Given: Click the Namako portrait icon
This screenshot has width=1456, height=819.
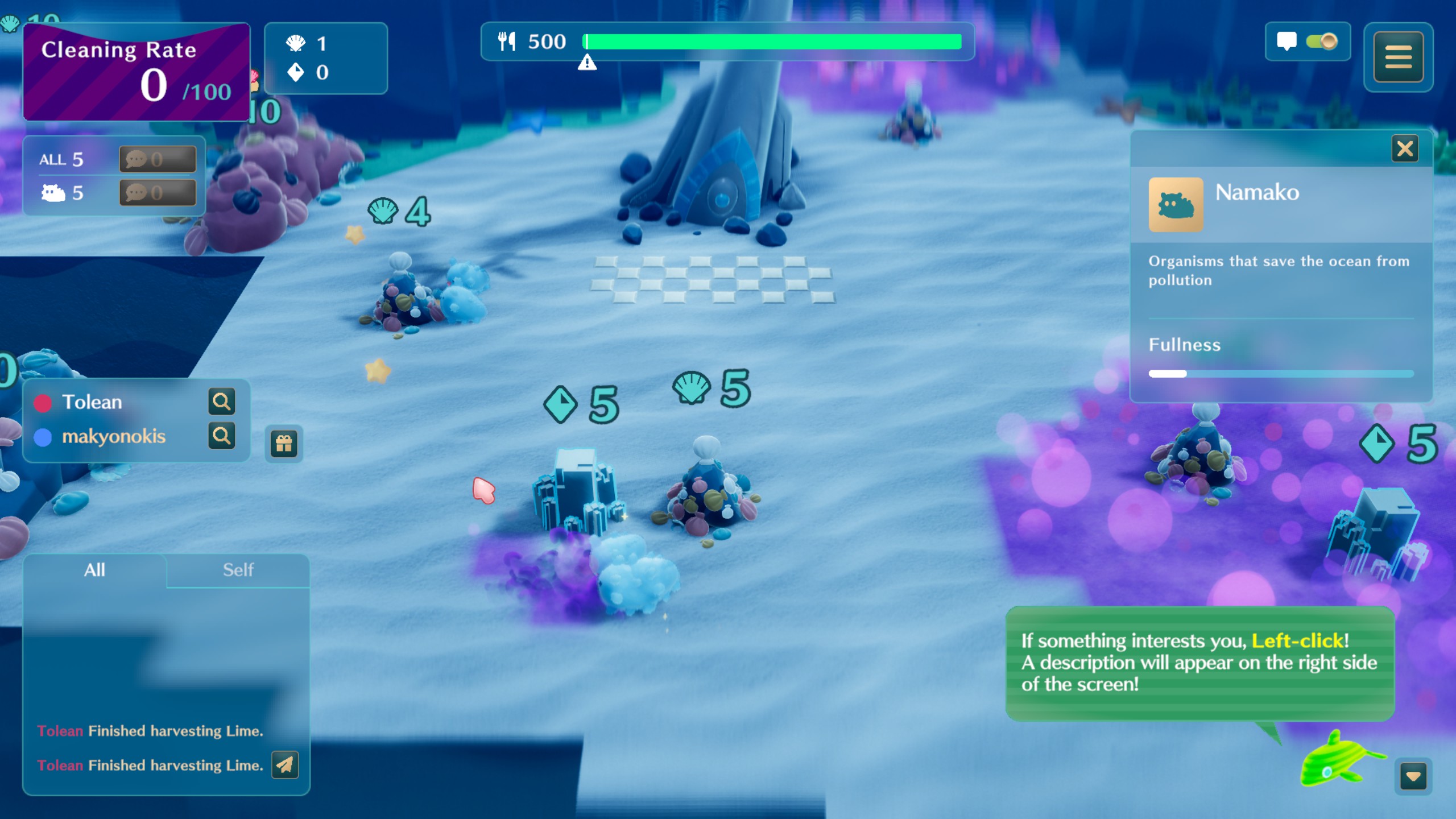Looking at the screenshot, I should point(1176,204).
